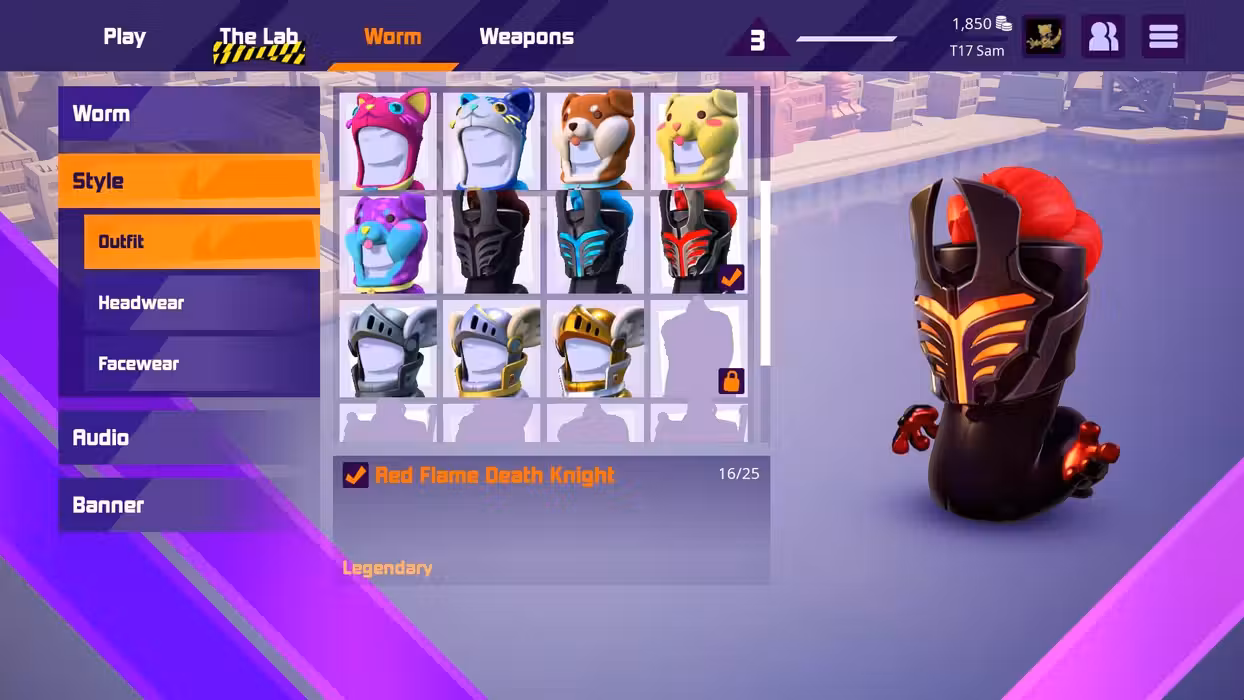1244x700 pixels.
Task: Open the Play tab
Action: (x=124, y=37)
